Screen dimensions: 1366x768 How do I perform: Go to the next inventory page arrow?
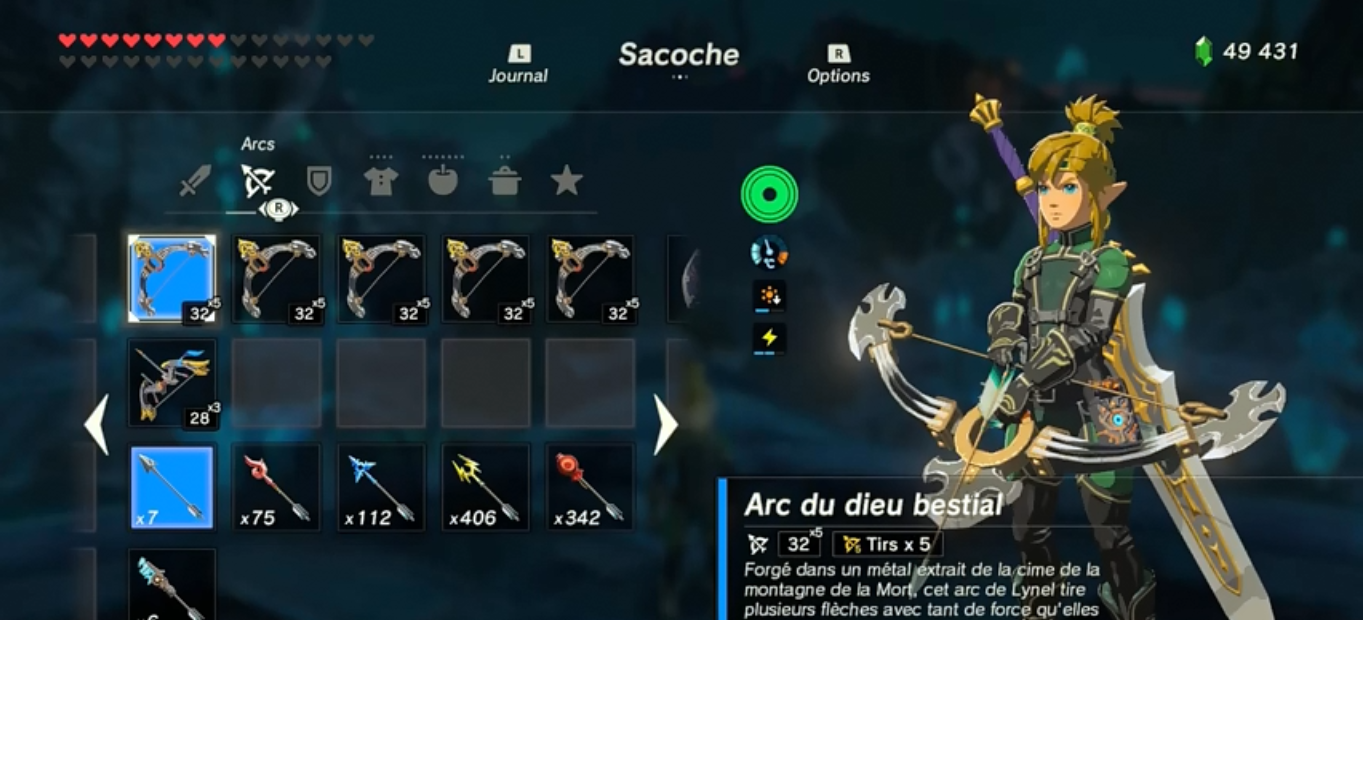[x=666, y=425]
